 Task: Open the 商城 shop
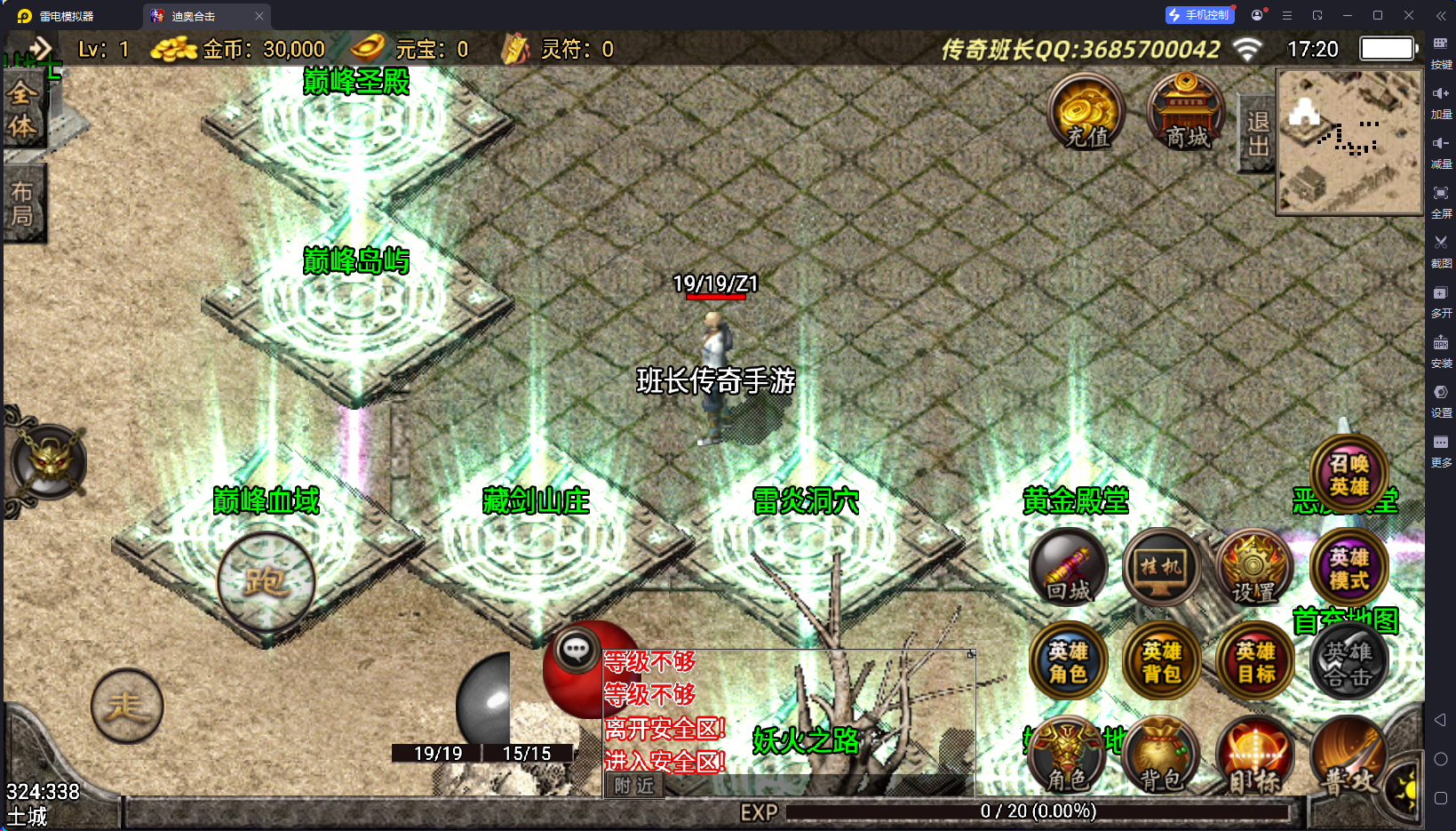point(1186,114)
